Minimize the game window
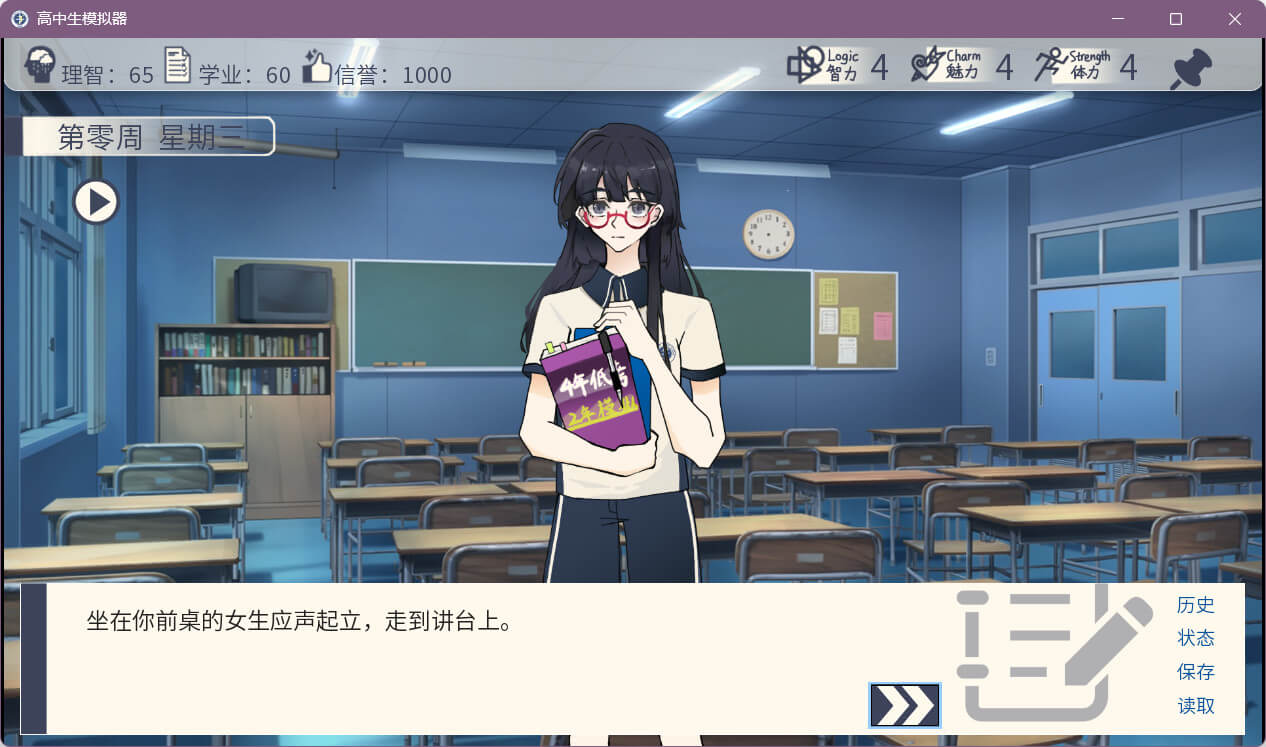 (x=1118, y=19)
